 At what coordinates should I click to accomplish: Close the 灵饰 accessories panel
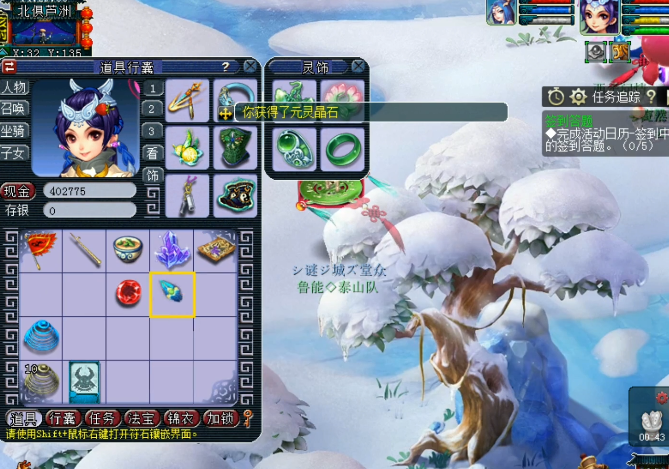(x=357, y=67)
